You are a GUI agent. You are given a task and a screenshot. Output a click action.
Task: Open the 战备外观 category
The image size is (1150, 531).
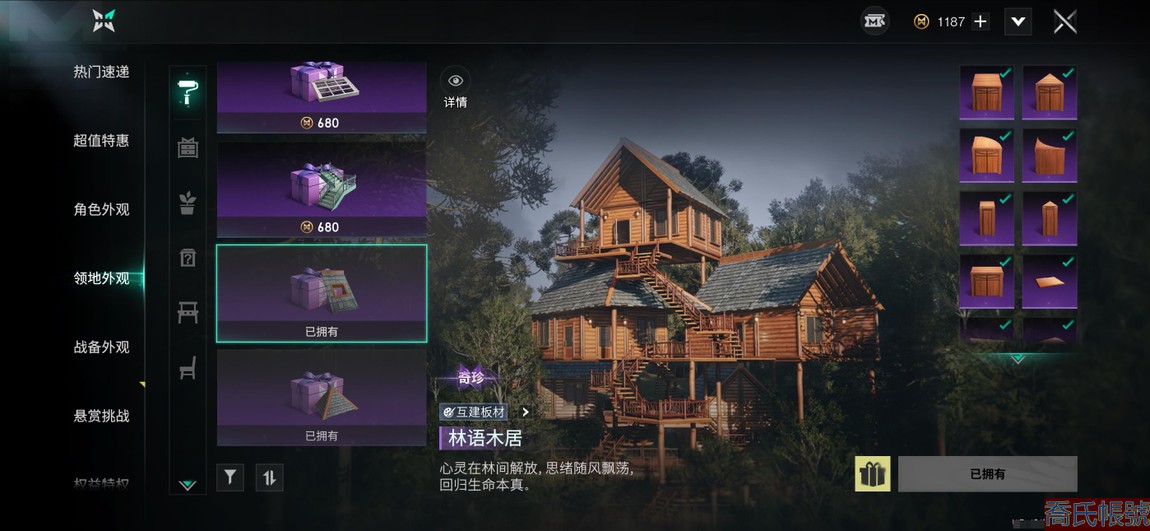(101, 348)
